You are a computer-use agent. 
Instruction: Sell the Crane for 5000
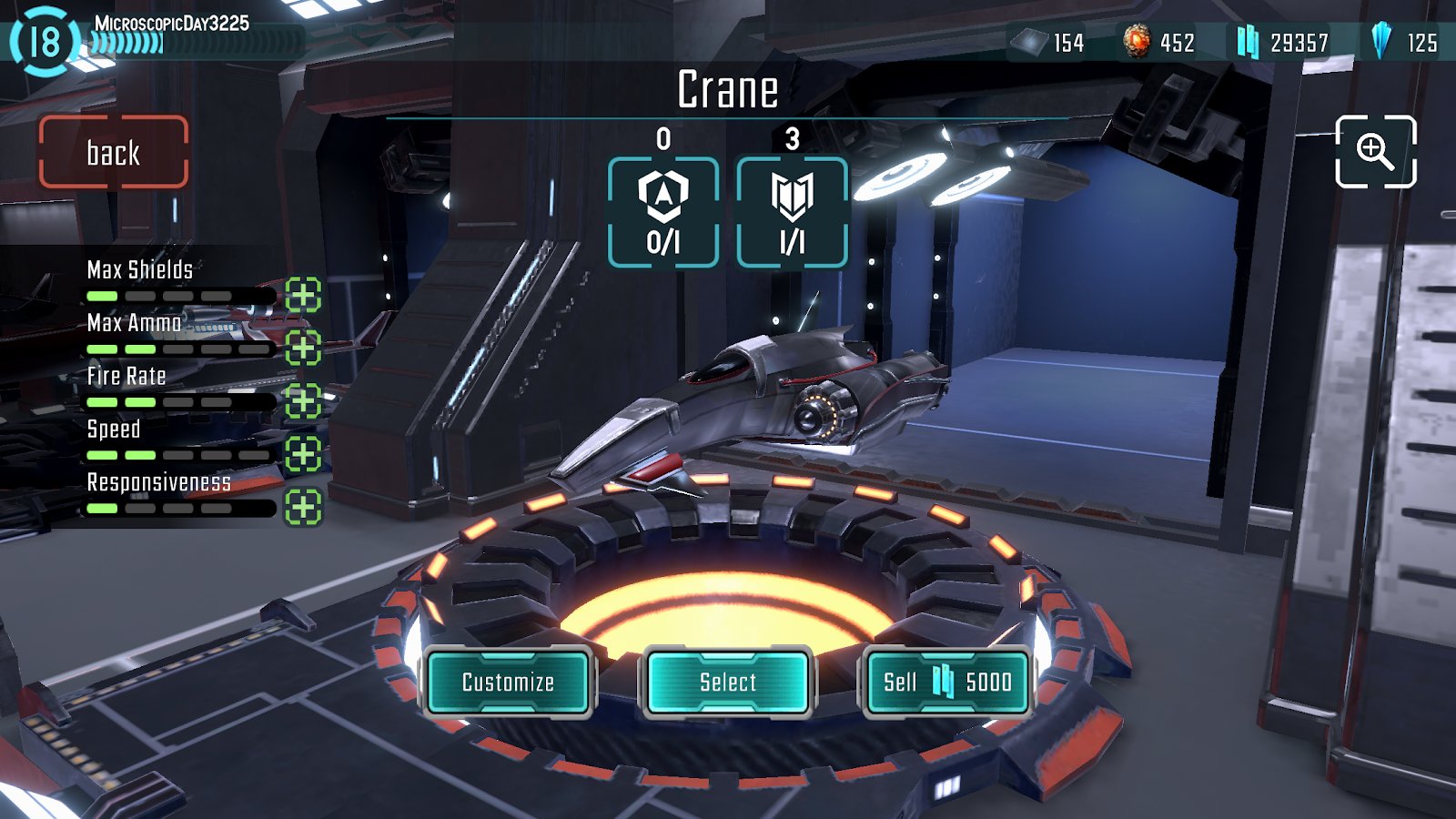pyautogui.click(x=946, y=682)
